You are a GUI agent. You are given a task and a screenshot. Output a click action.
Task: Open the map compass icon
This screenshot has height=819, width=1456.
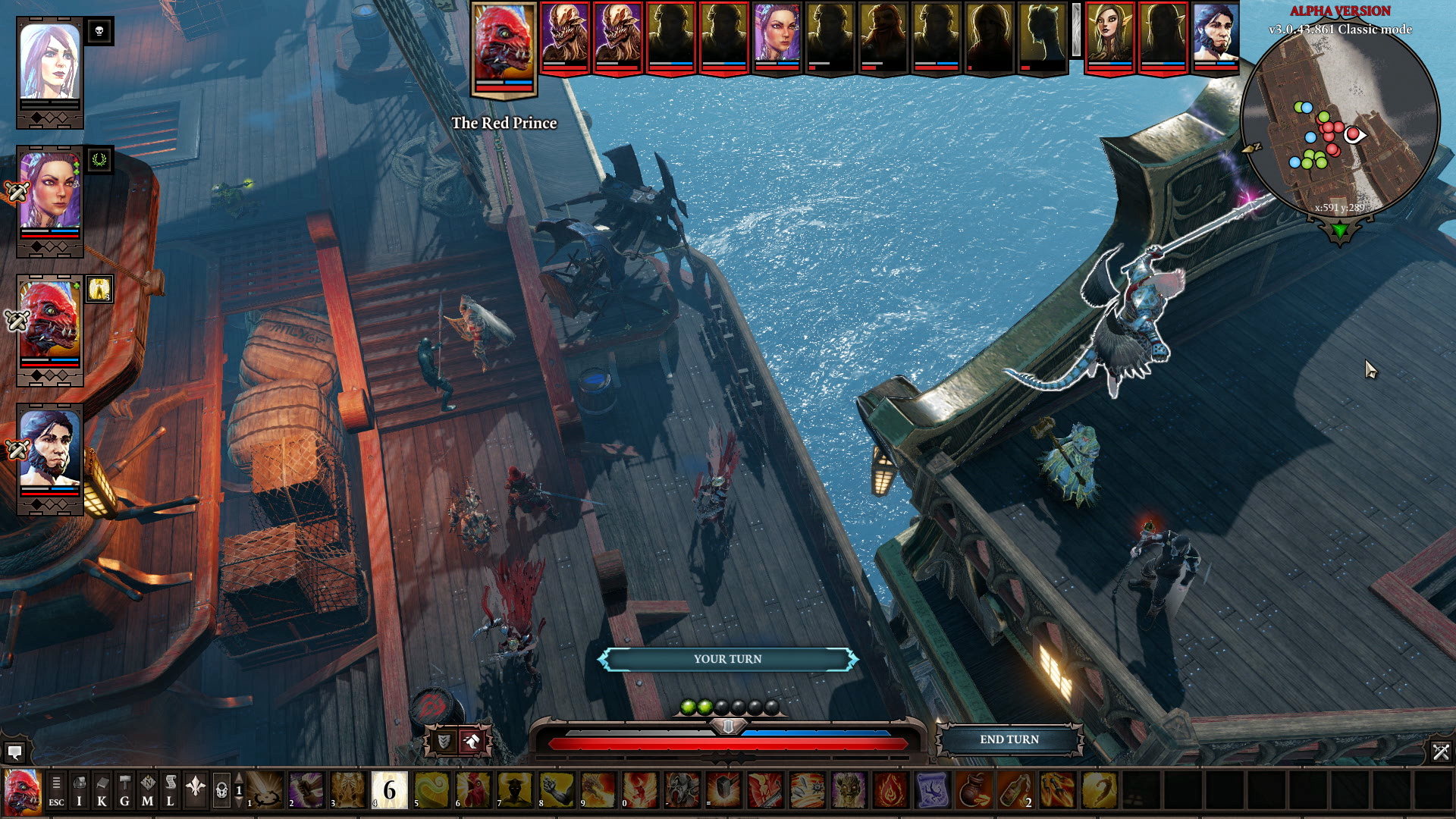(x=147, y=791)
